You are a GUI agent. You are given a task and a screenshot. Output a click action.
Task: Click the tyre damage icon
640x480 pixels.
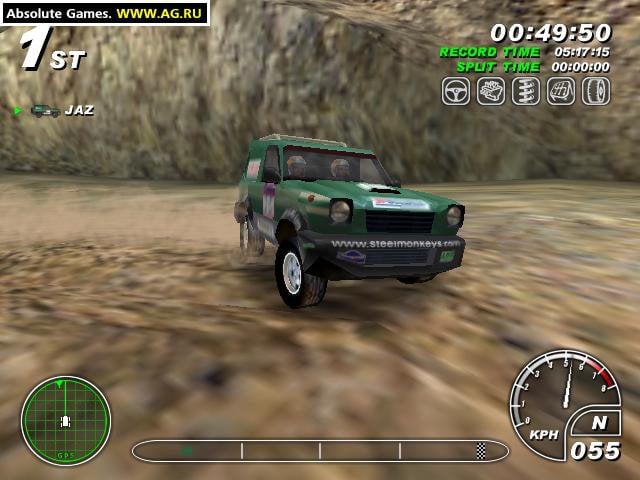[596, 91]
